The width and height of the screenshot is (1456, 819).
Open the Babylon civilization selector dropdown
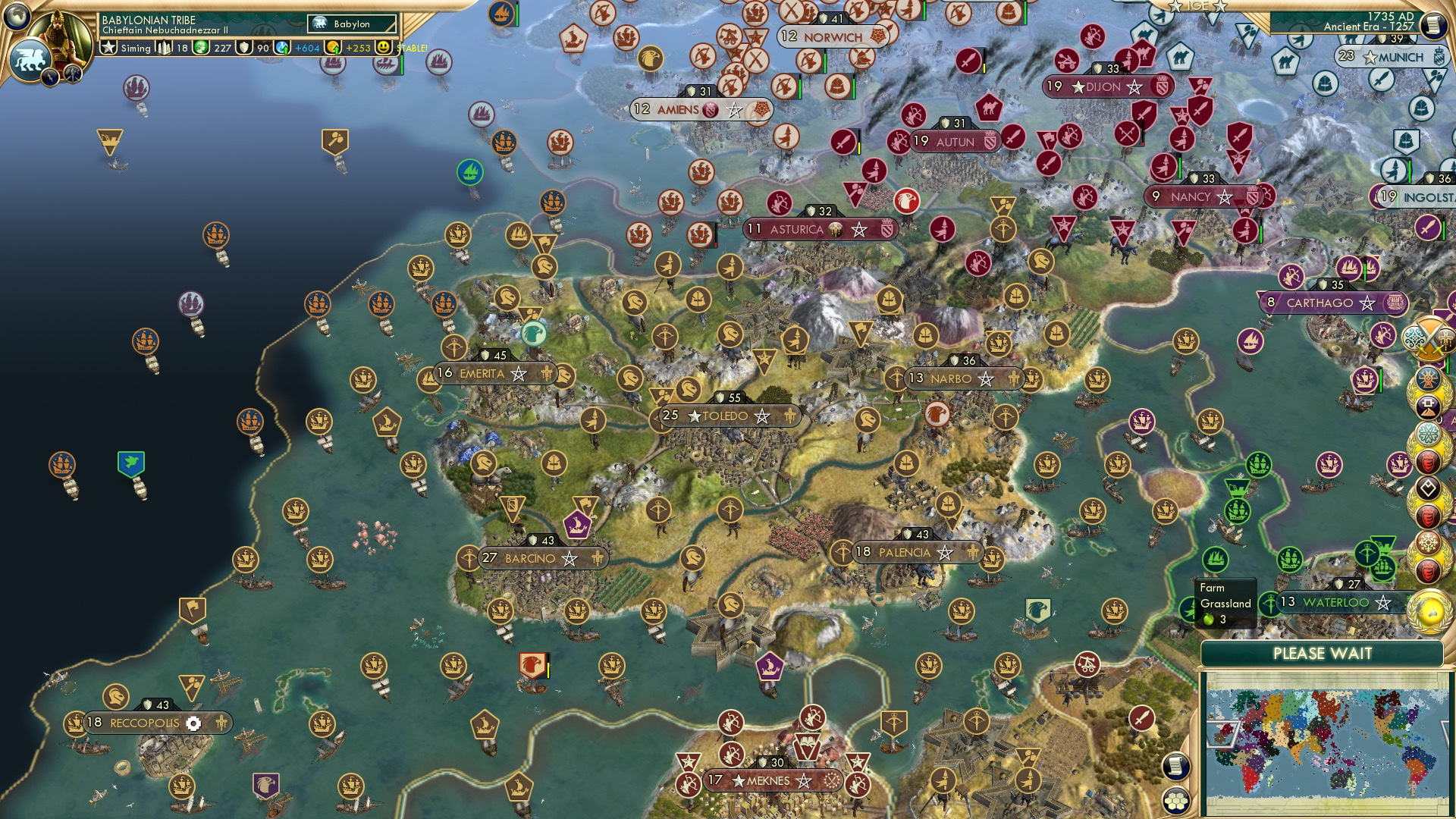click(353, 24)
